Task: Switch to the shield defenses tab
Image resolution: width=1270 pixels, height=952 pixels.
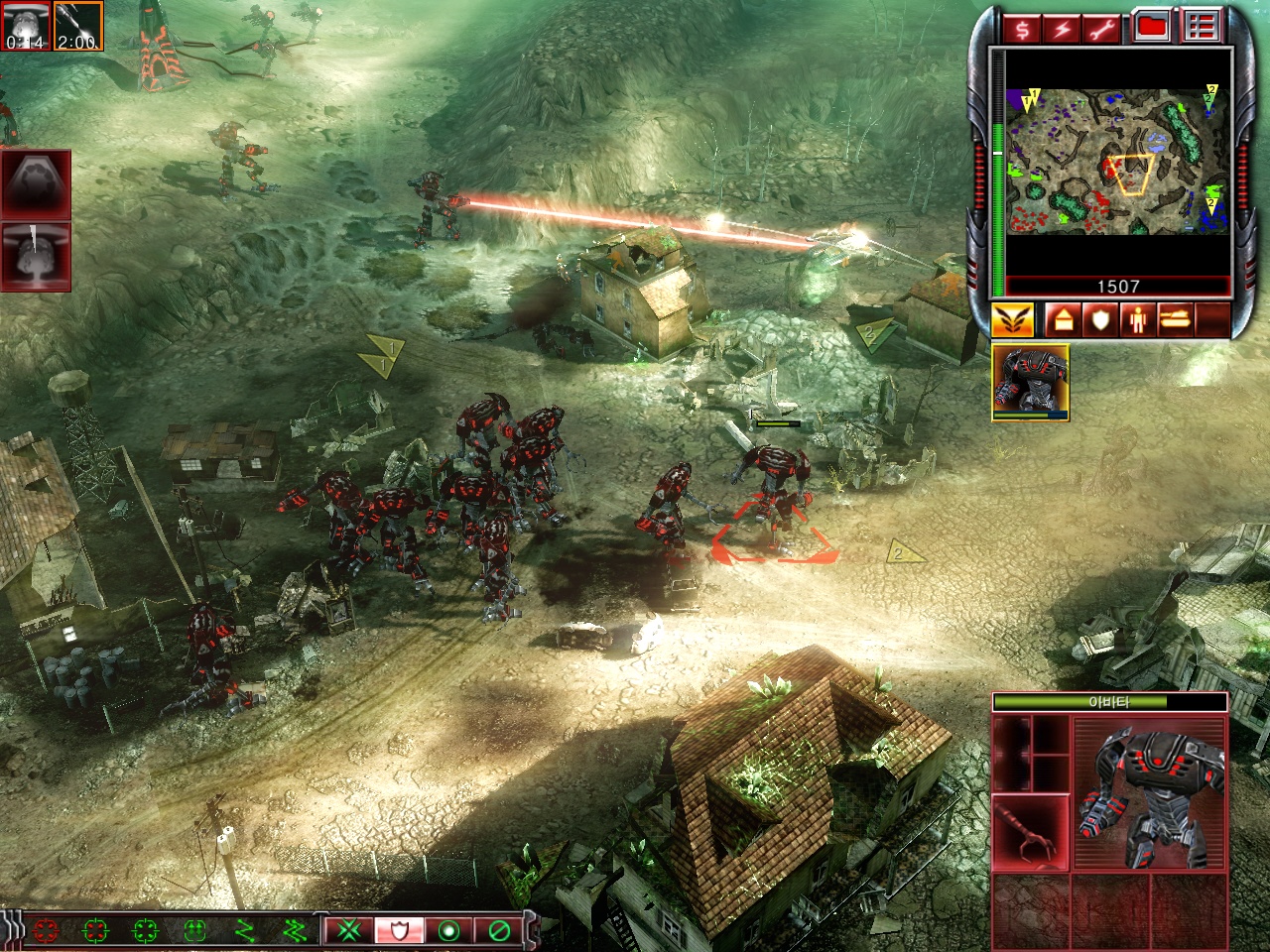Action: (x=1099, y=320)
